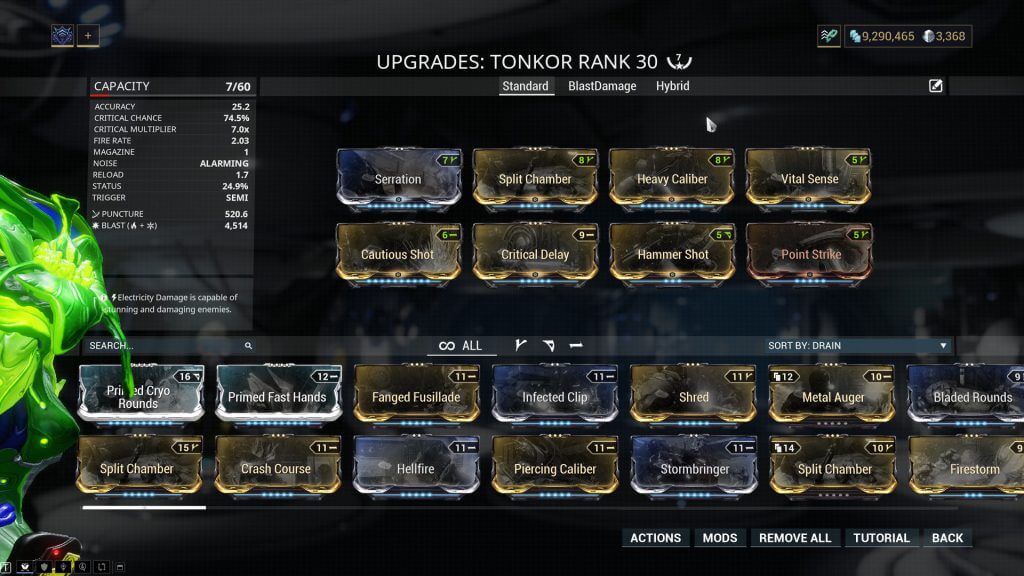Choose the equipped Critical Delay mod
Screen dimensions: 1024x576
click(535, 253)
